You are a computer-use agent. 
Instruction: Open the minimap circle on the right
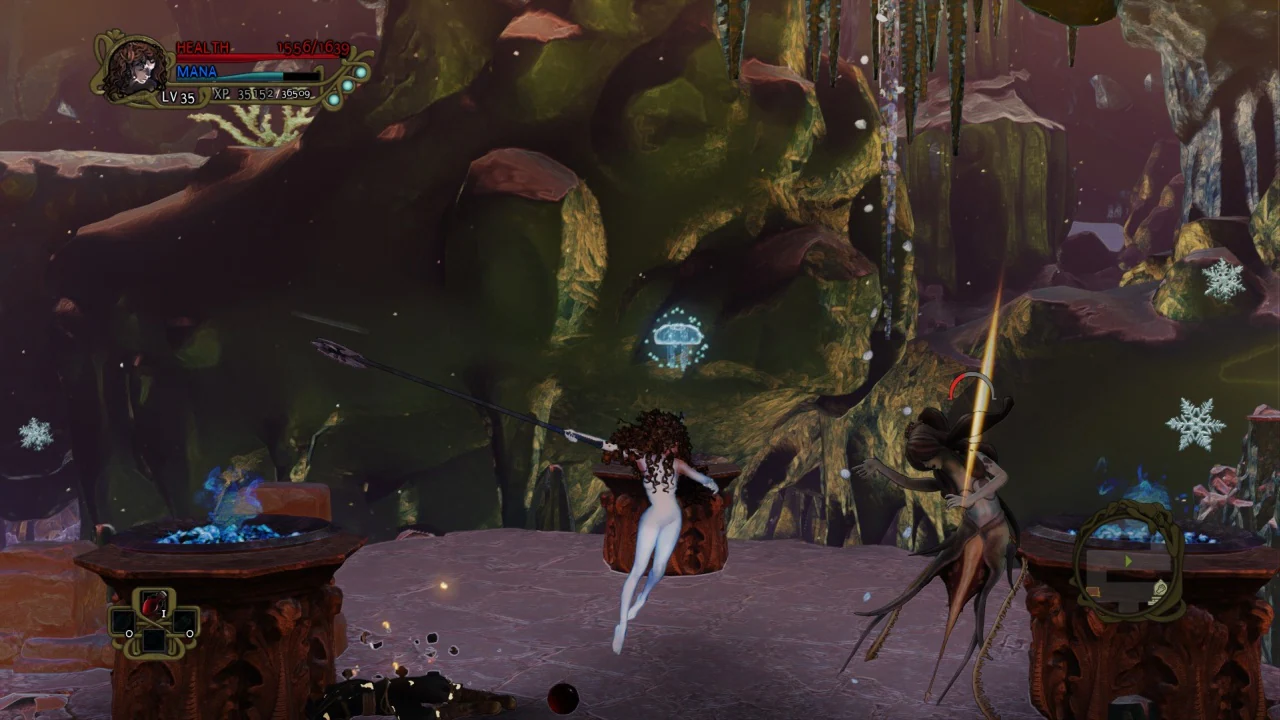click(1128, 565)
